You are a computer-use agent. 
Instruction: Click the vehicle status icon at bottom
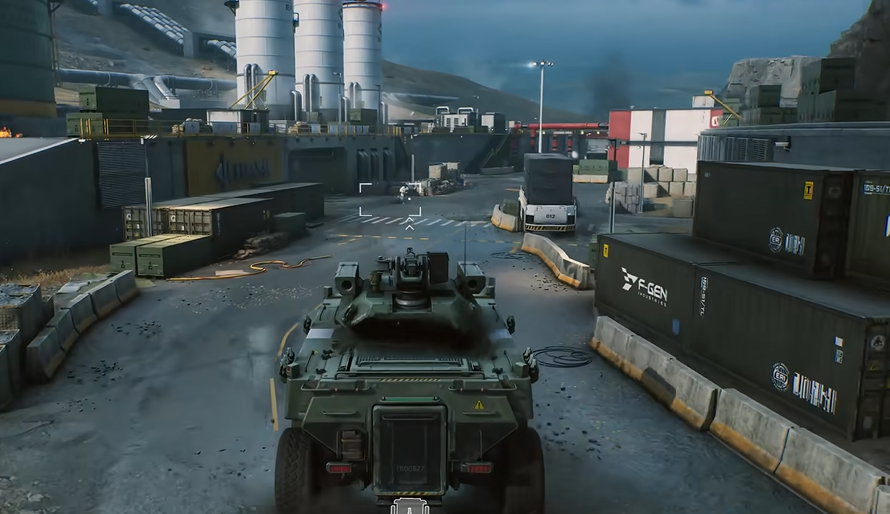pos(410,506)
